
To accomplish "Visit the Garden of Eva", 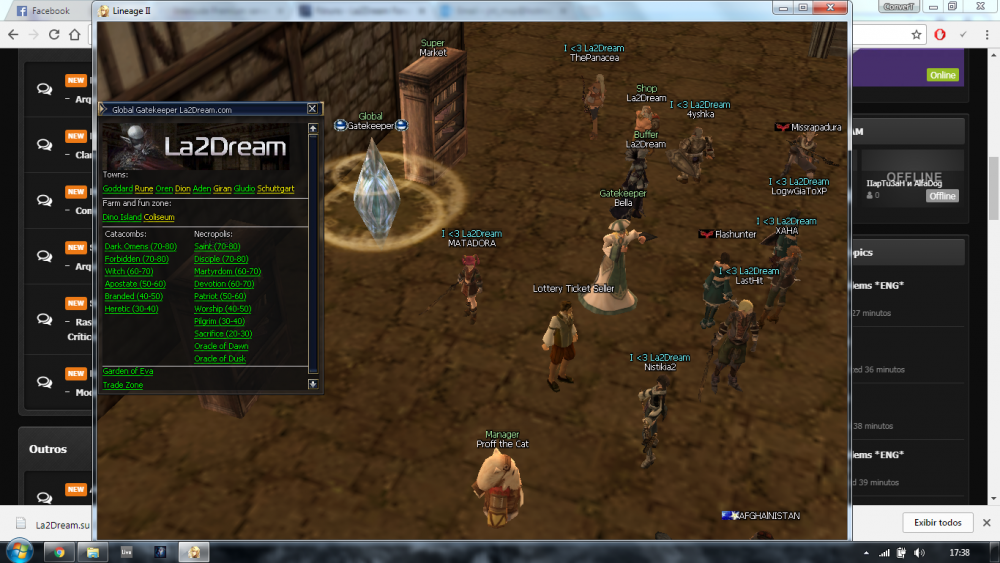I will point(127,371).
